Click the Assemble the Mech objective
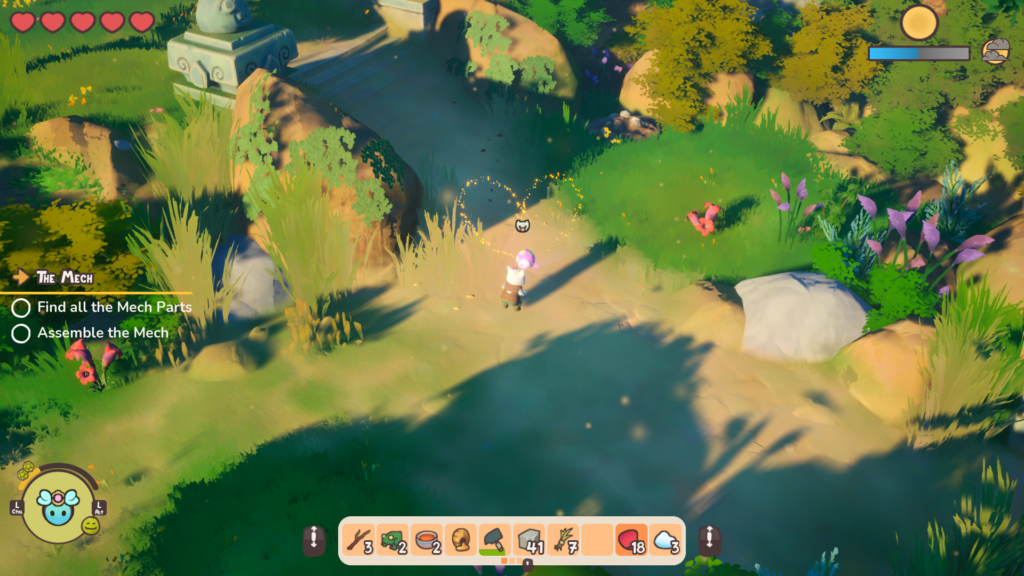The image size is (1024, 576). (103, 332)
